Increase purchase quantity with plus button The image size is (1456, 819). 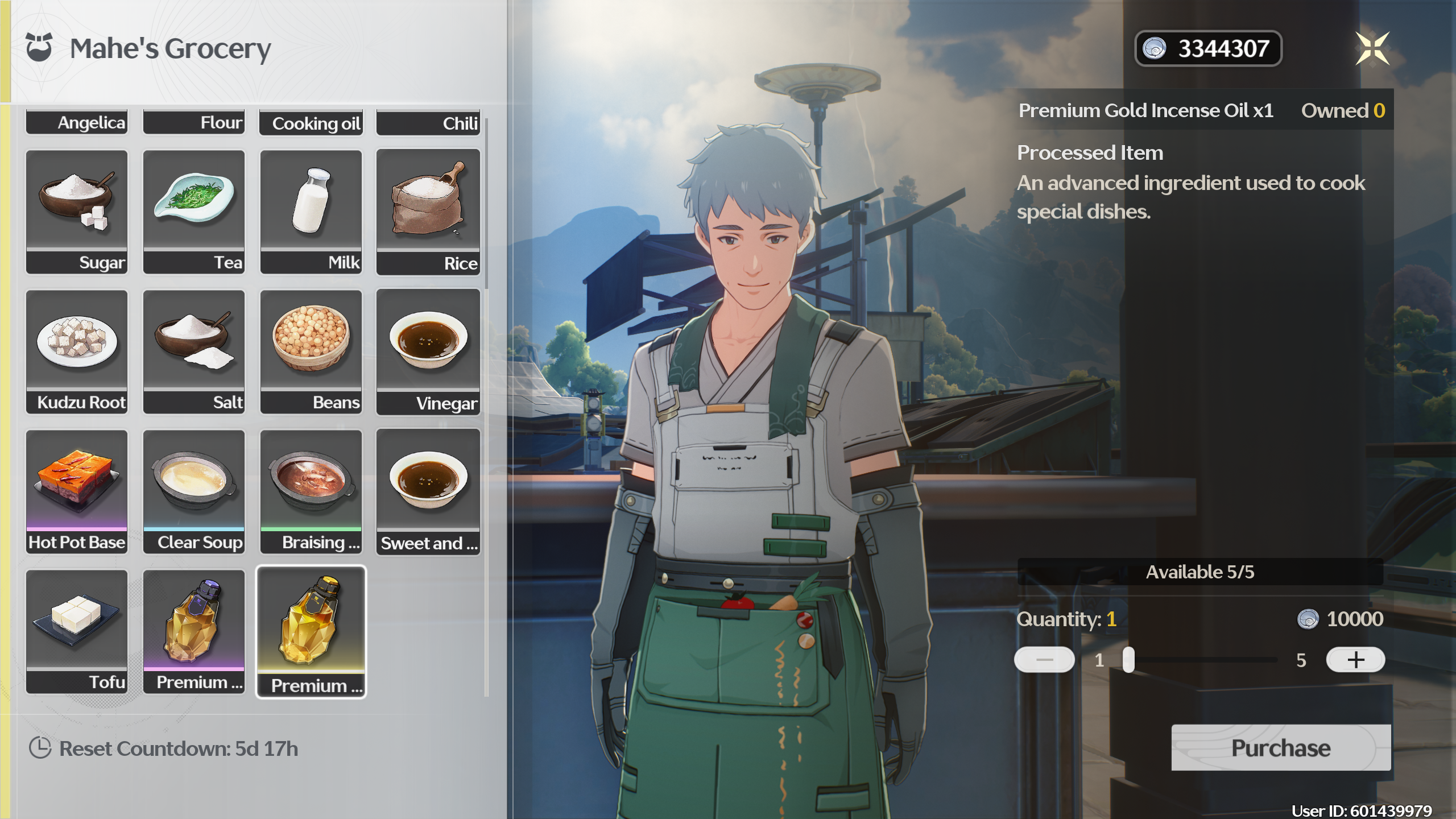[x=1355, y=660]
